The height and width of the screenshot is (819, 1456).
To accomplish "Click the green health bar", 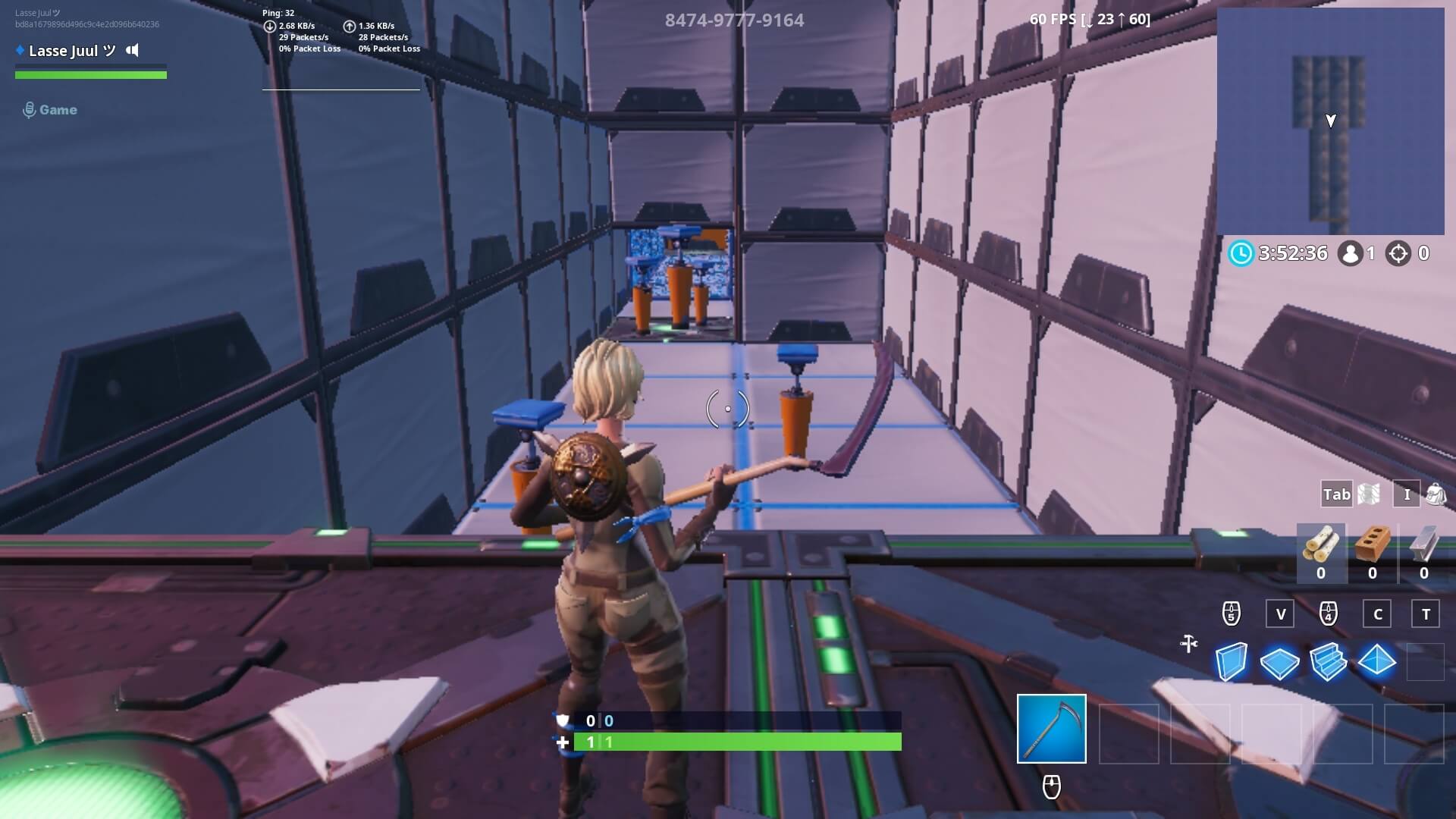I will coord(91,75).
